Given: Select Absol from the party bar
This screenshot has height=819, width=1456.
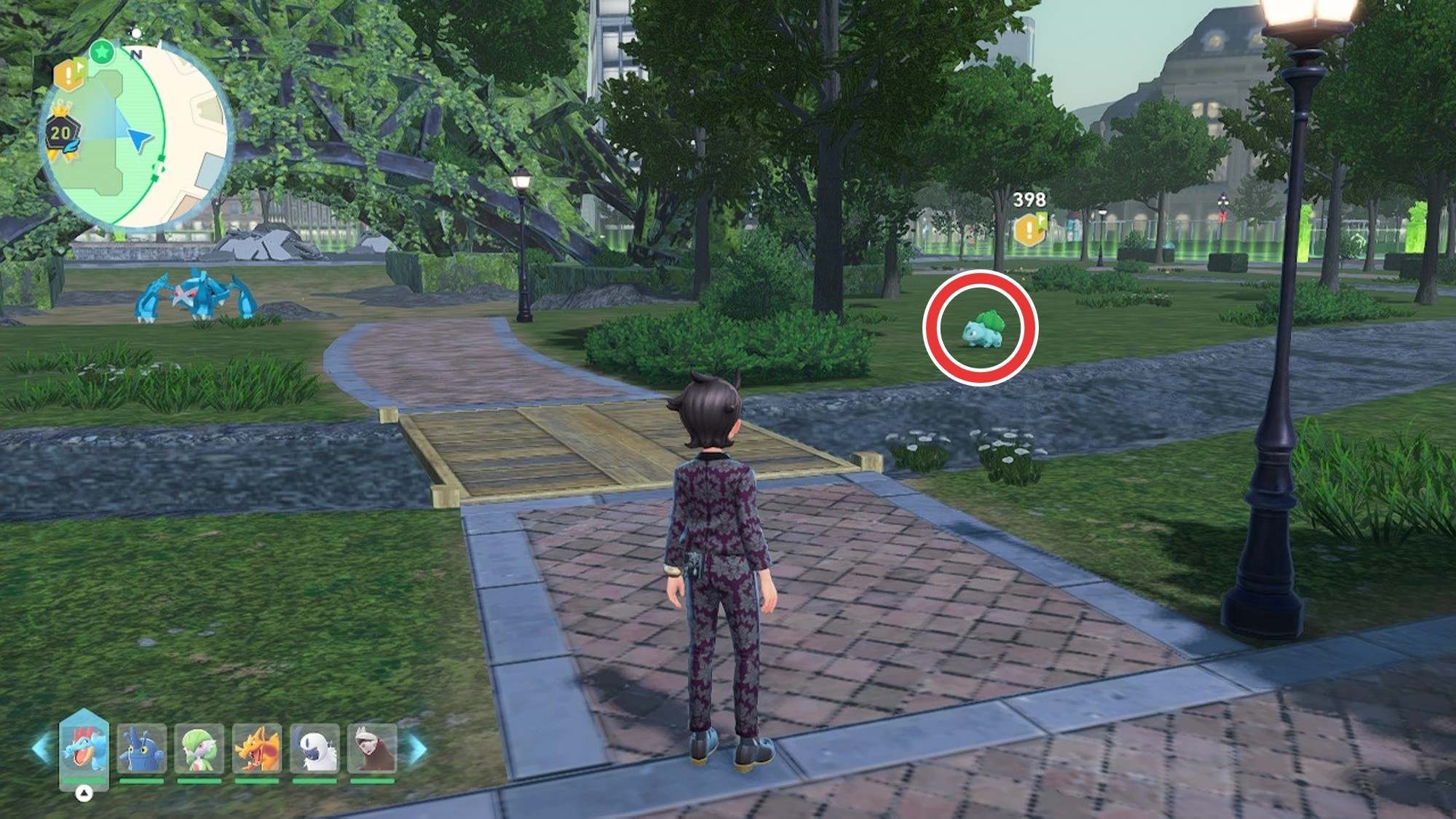Looking at the screenshot, I should click(x=314, y=748).
